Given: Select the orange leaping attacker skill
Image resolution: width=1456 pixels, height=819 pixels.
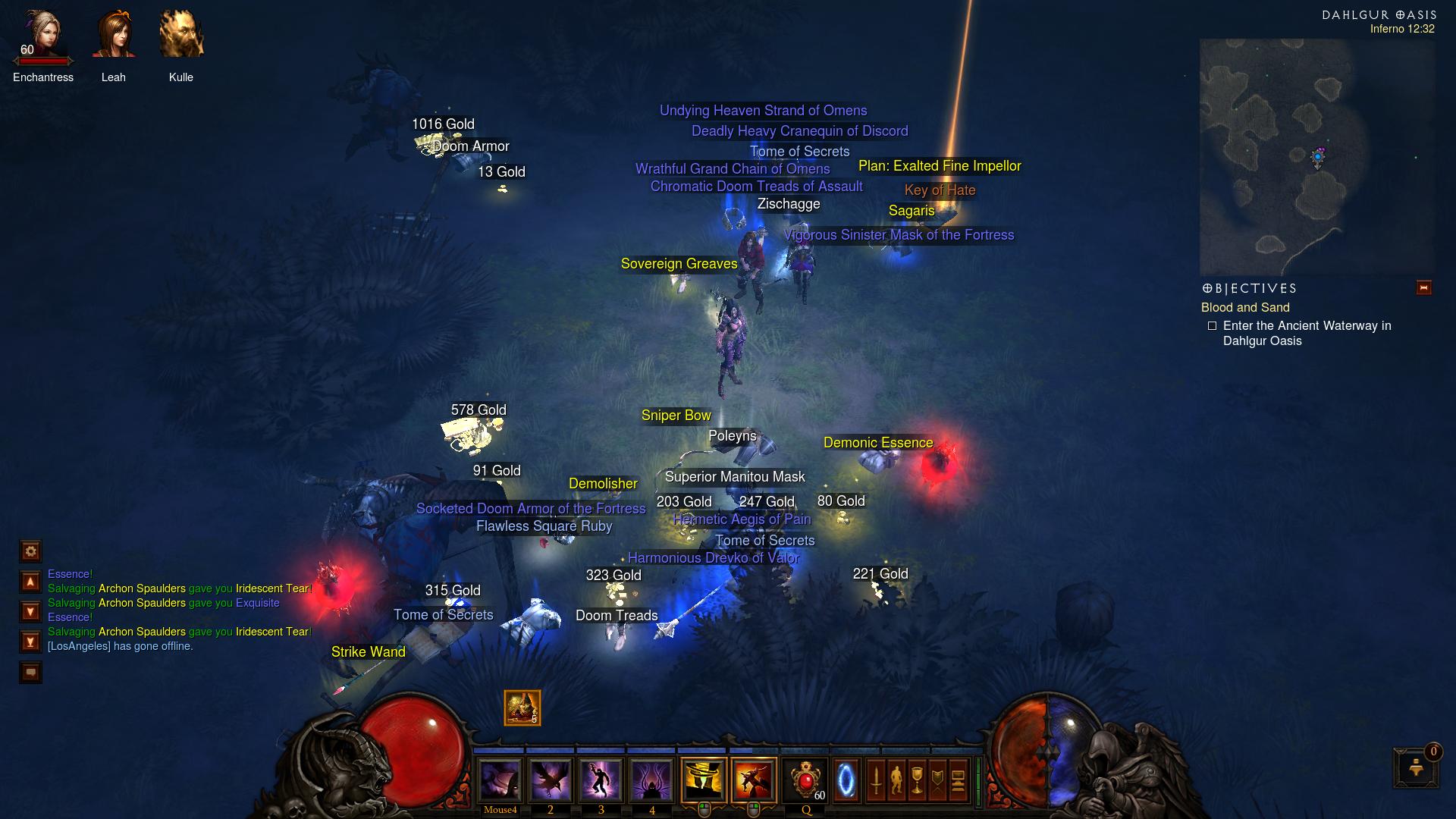Looking at the screenshot, I should (x=754, y=780).
